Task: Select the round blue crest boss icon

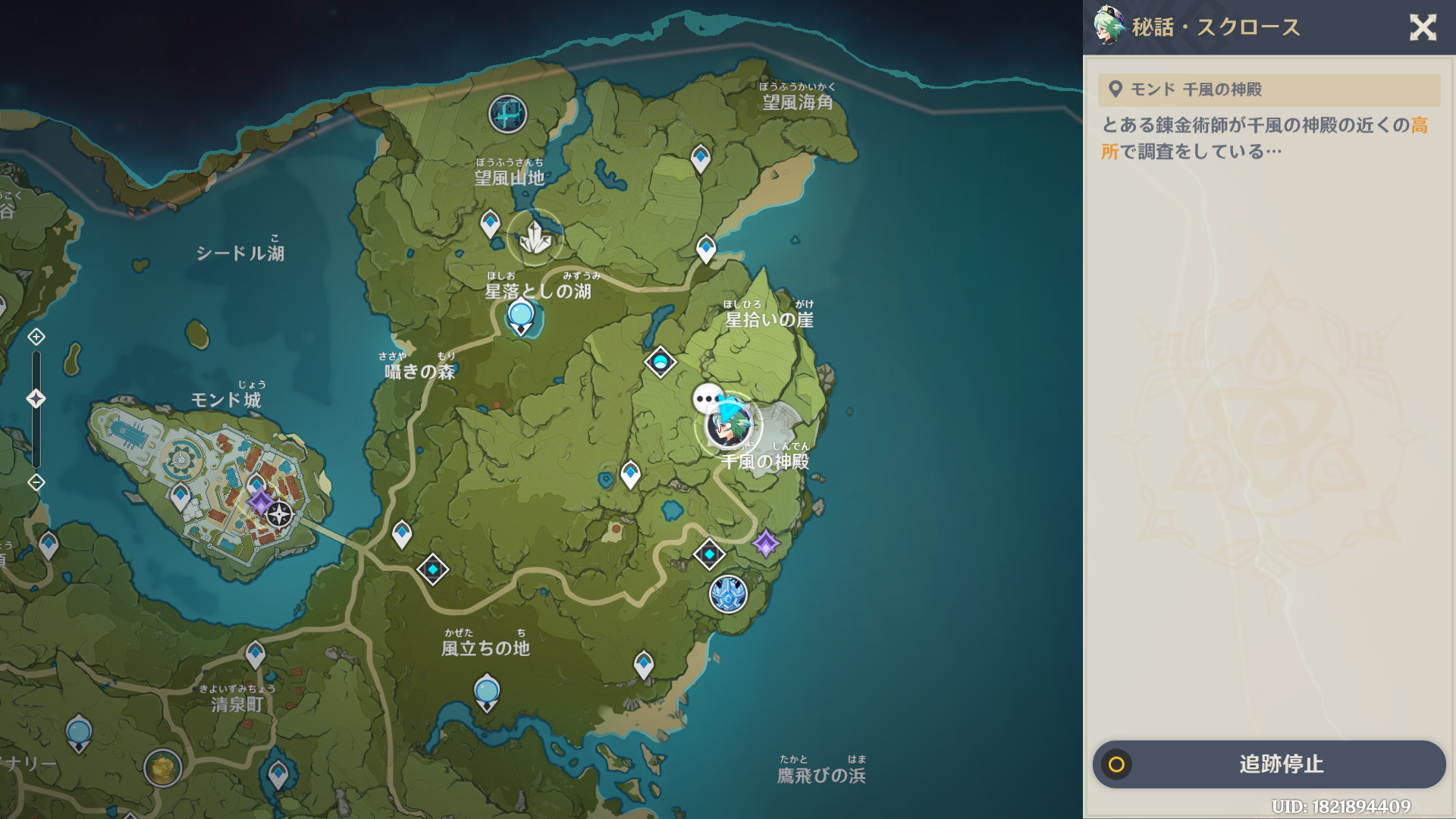Action: point(728,595)
